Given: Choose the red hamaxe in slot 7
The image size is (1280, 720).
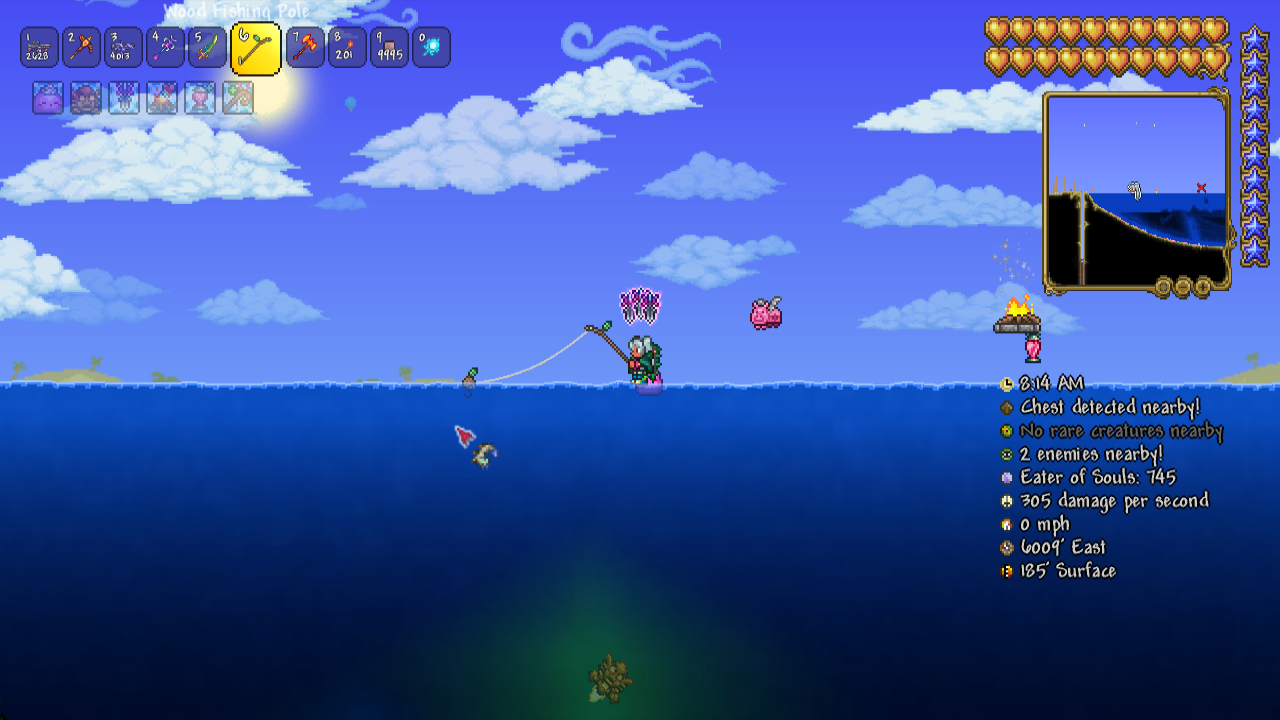Looking at the screenshot, I should pyautogui.click(x=305, y=48).
